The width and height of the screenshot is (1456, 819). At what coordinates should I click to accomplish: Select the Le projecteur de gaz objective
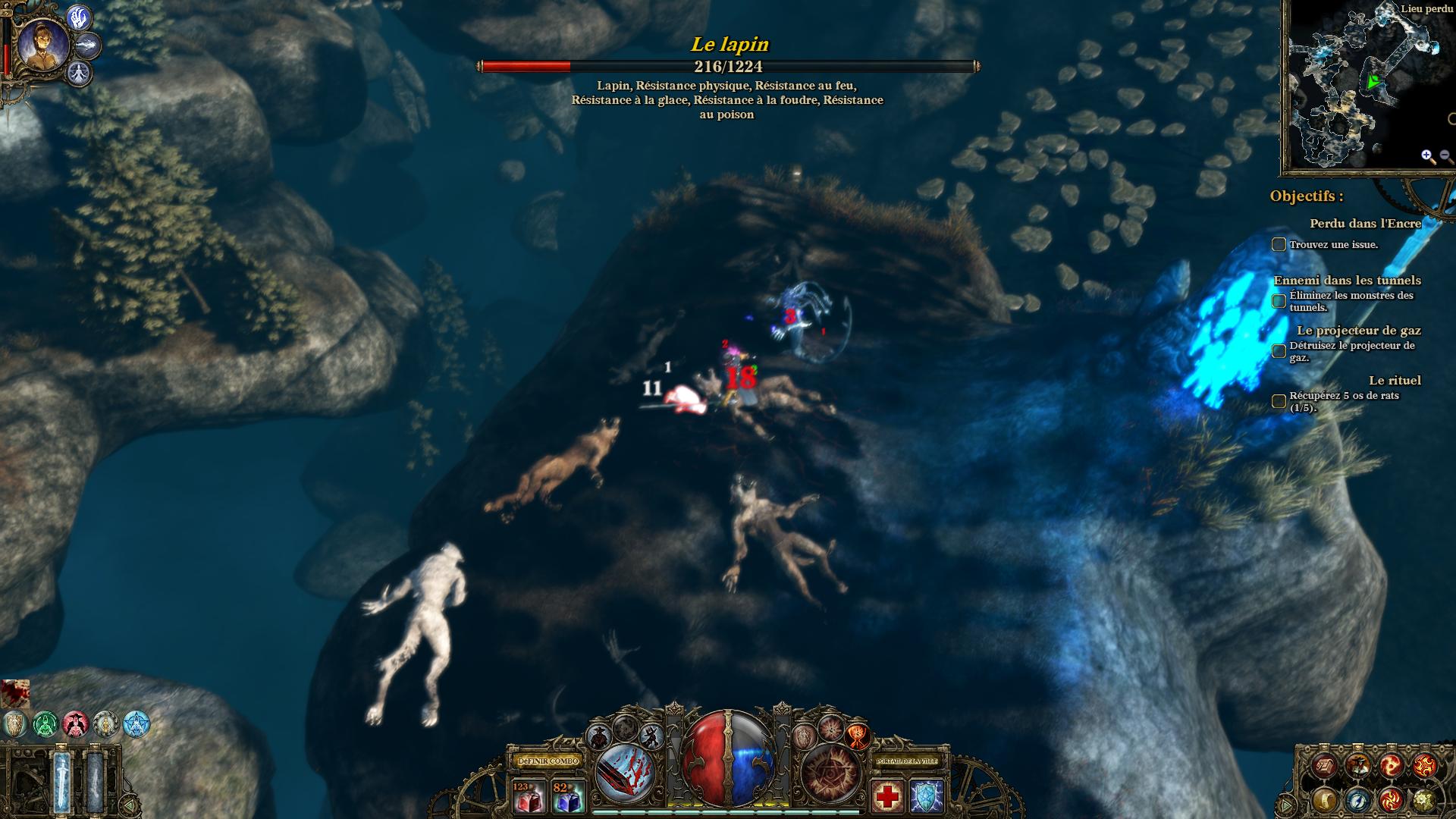pyautogui.click(x=1358, y=331)
